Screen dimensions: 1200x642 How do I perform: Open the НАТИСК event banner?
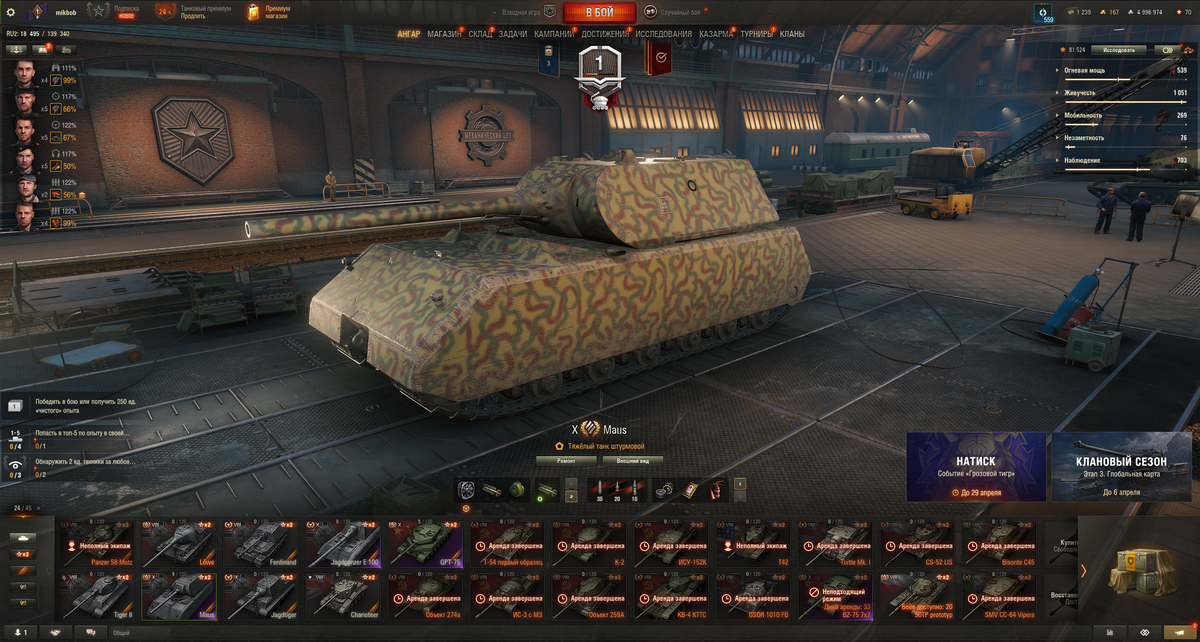[976, 466]
